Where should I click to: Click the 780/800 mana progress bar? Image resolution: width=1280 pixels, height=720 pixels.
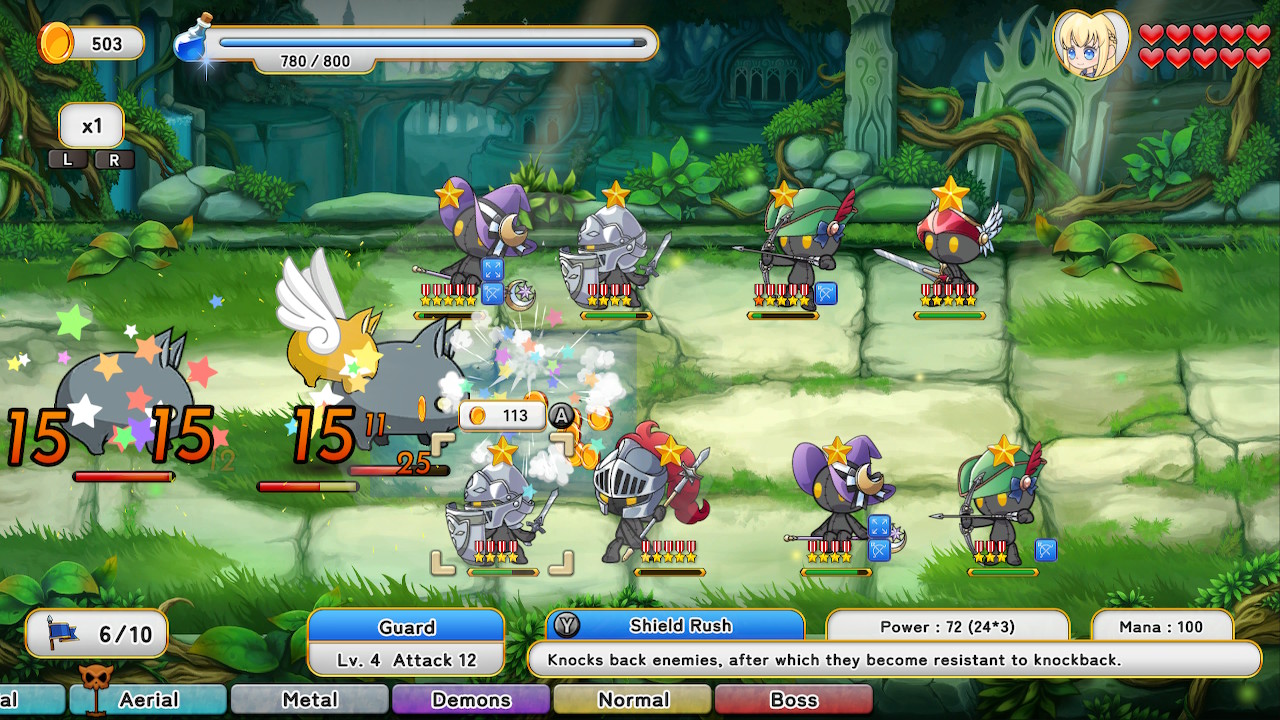430,42
